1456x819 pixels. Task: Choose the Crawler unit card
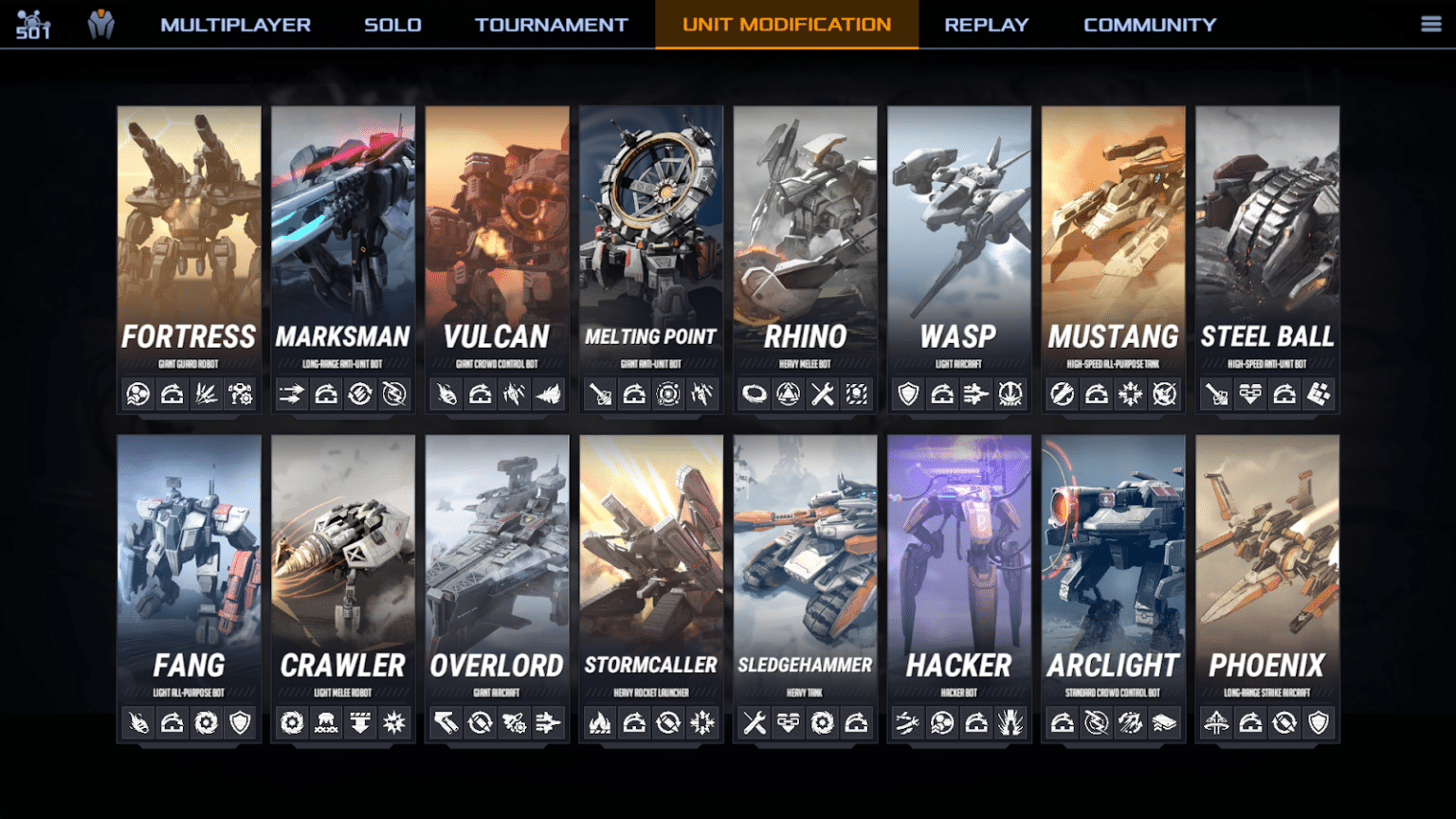click(343, 566)
